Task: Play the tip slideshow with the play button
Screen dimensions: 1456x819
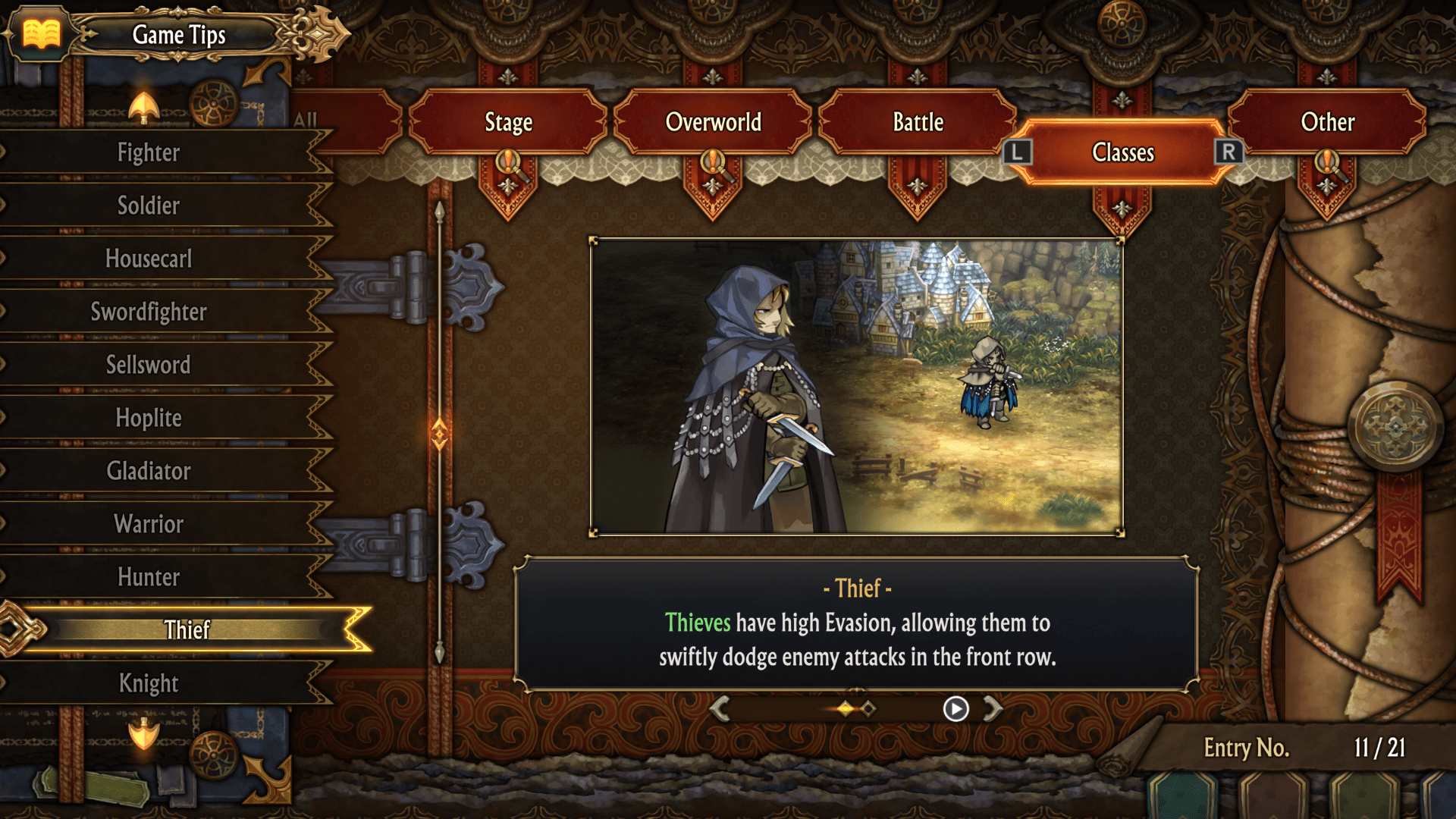Action: [x=955, y=708]
